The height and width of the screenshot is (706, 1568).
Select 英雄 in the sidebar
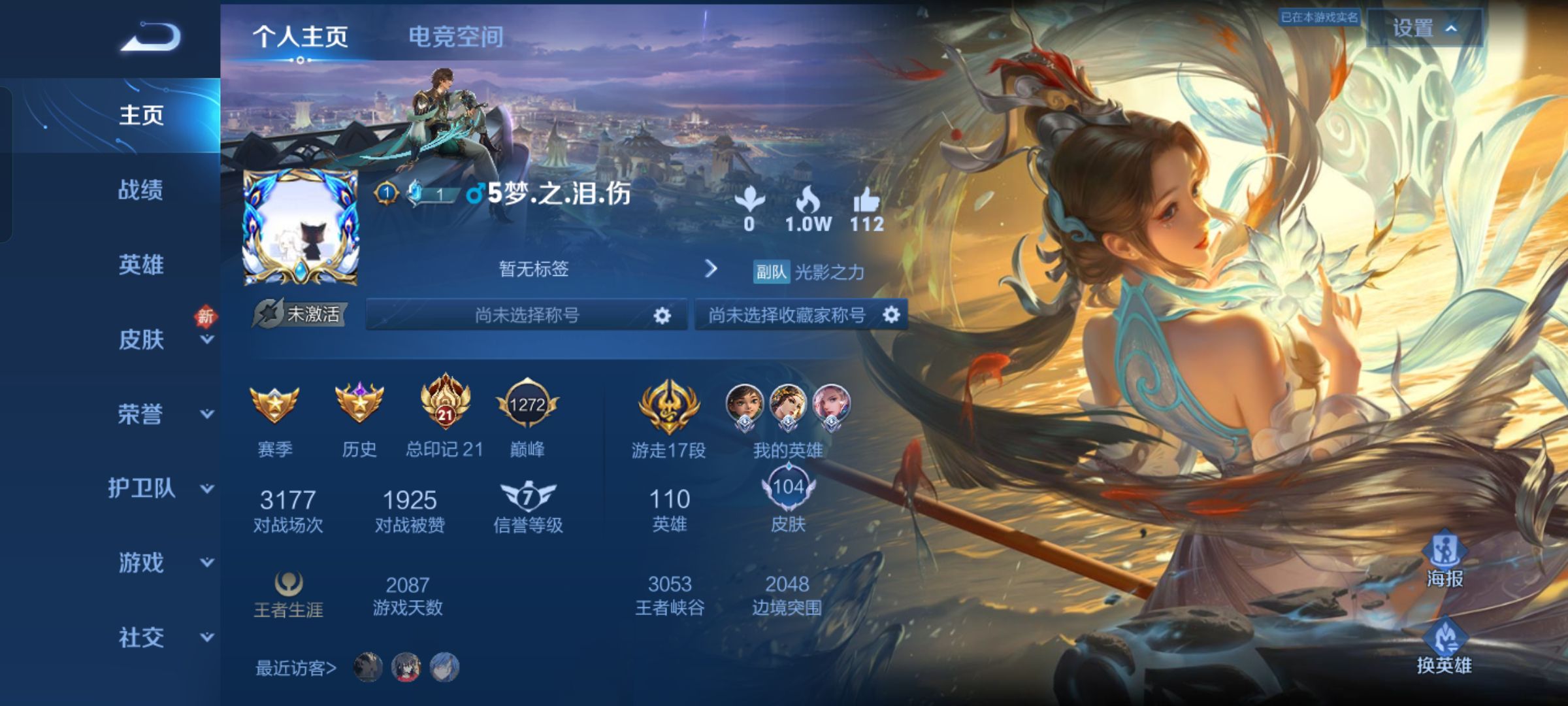pyautogui.click(x=140, y=265)
